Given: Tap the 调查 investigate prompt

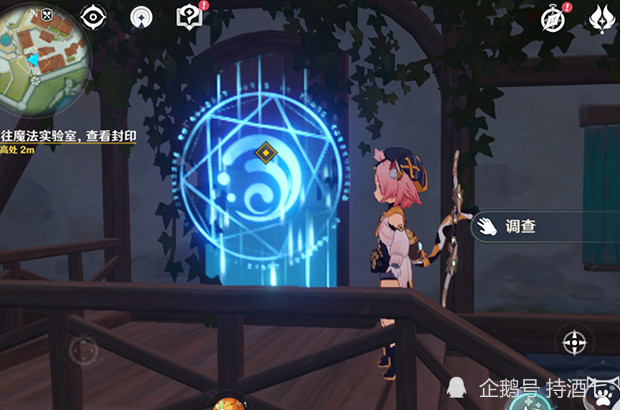Looking at the screenshot, I should click(x=519, y=227).
